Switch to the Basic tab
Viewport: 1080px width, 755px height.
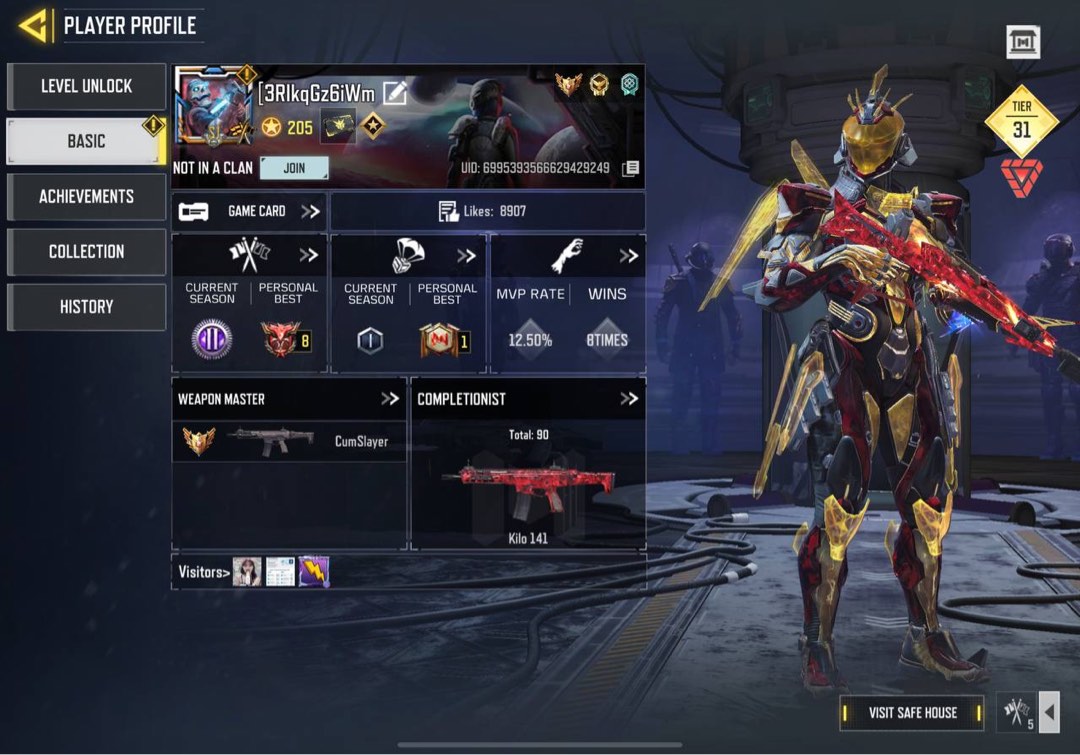pos(86,141)
